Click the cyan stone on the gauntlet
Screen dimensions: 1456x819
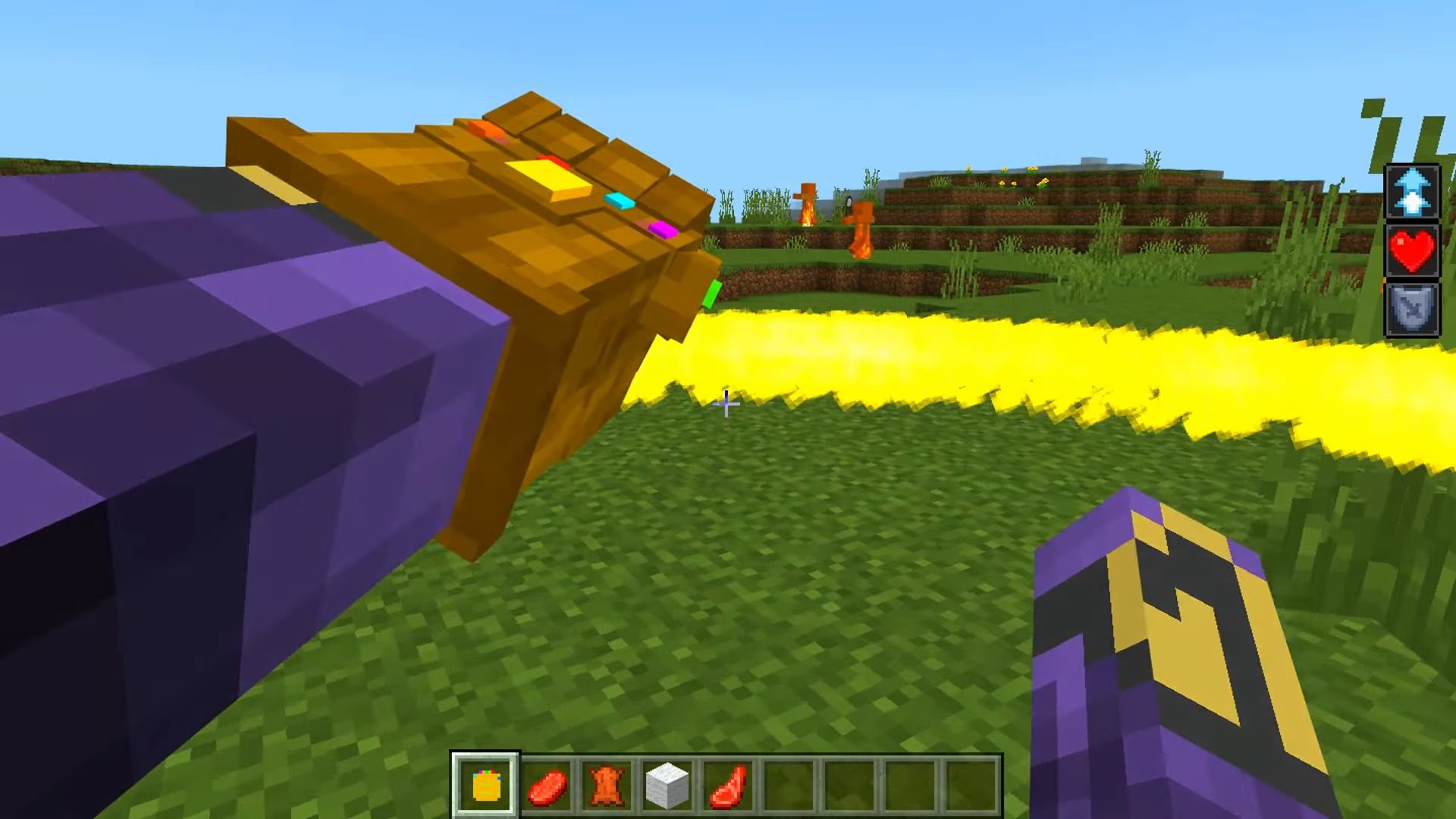click(620, 201)
